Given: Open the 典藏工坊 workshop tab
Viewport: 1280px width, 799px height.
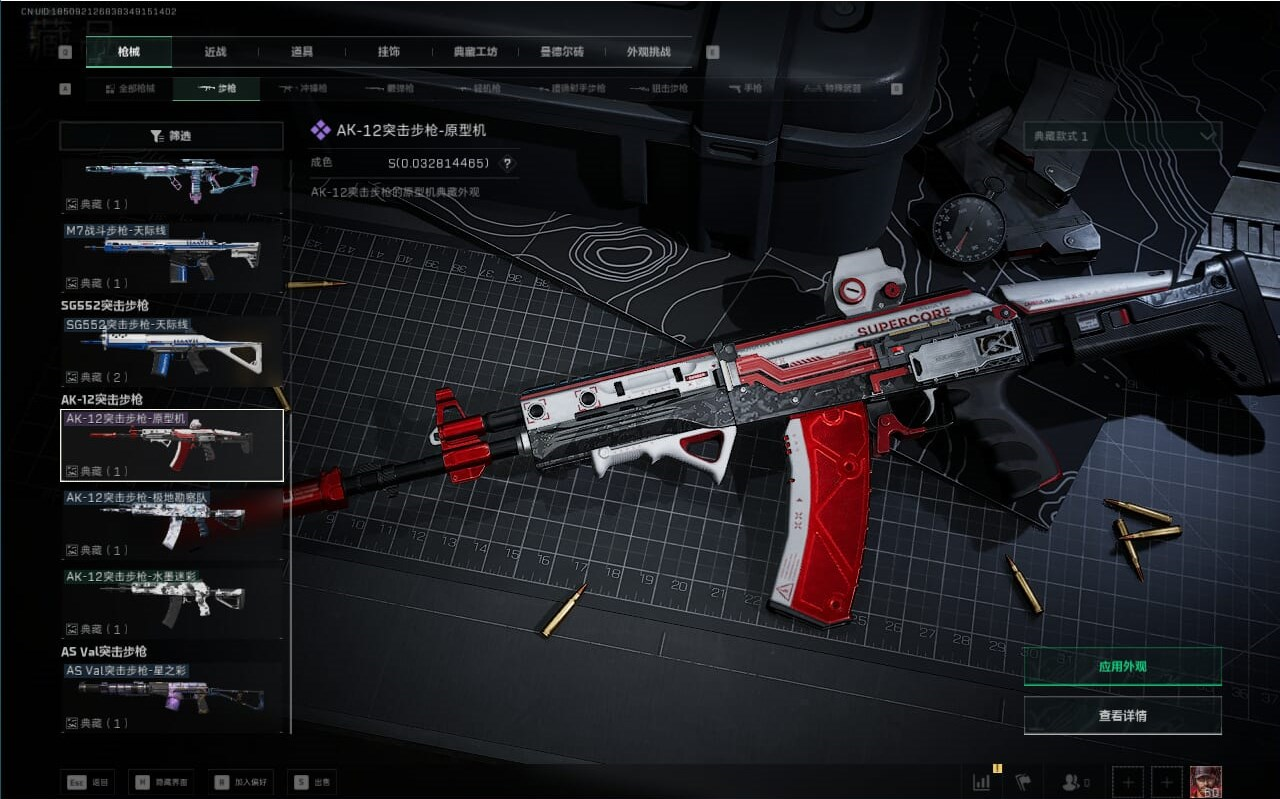Looking at the screenshot, I should [x=475, y=52].
